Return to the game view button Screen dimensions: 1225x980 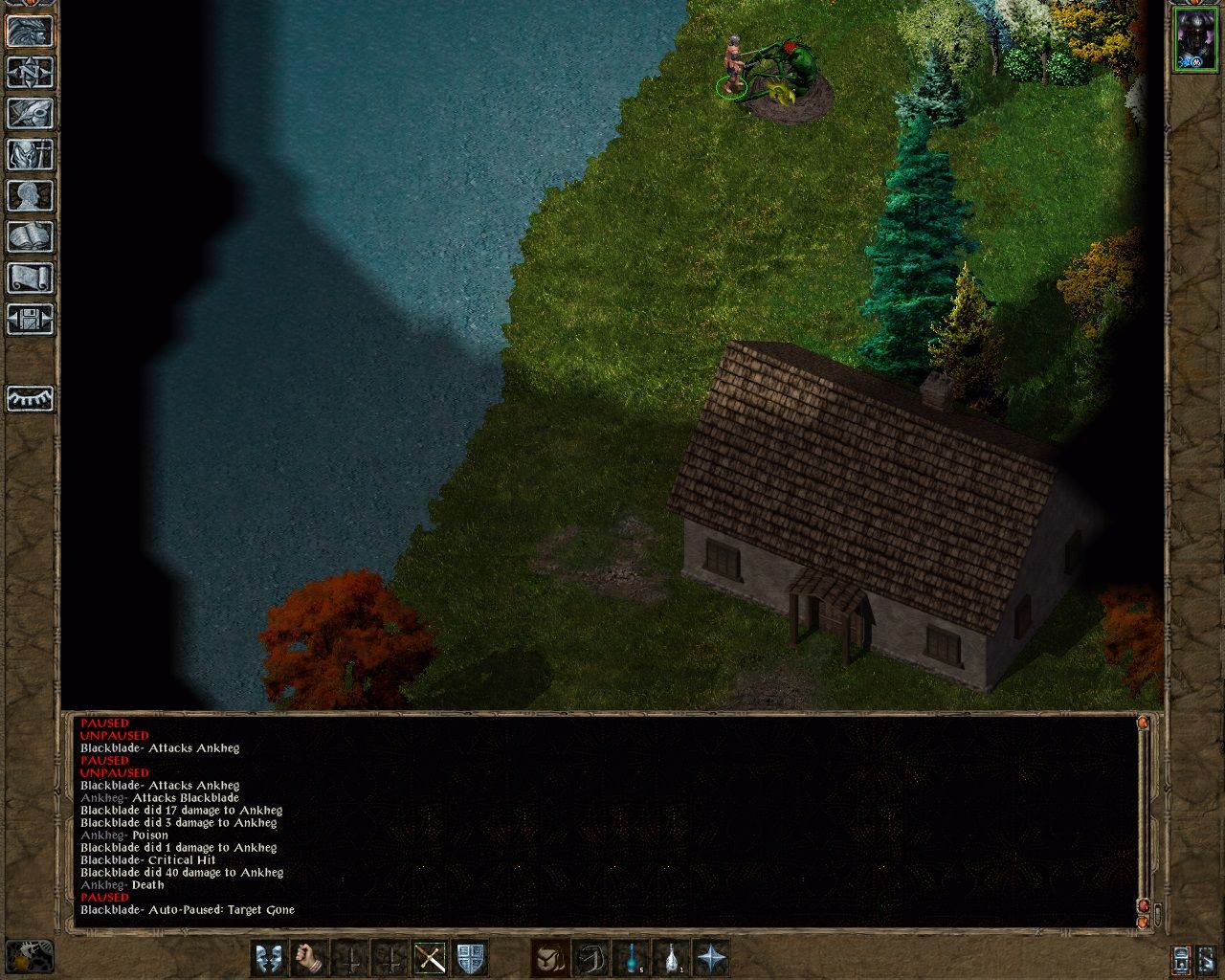30,31
